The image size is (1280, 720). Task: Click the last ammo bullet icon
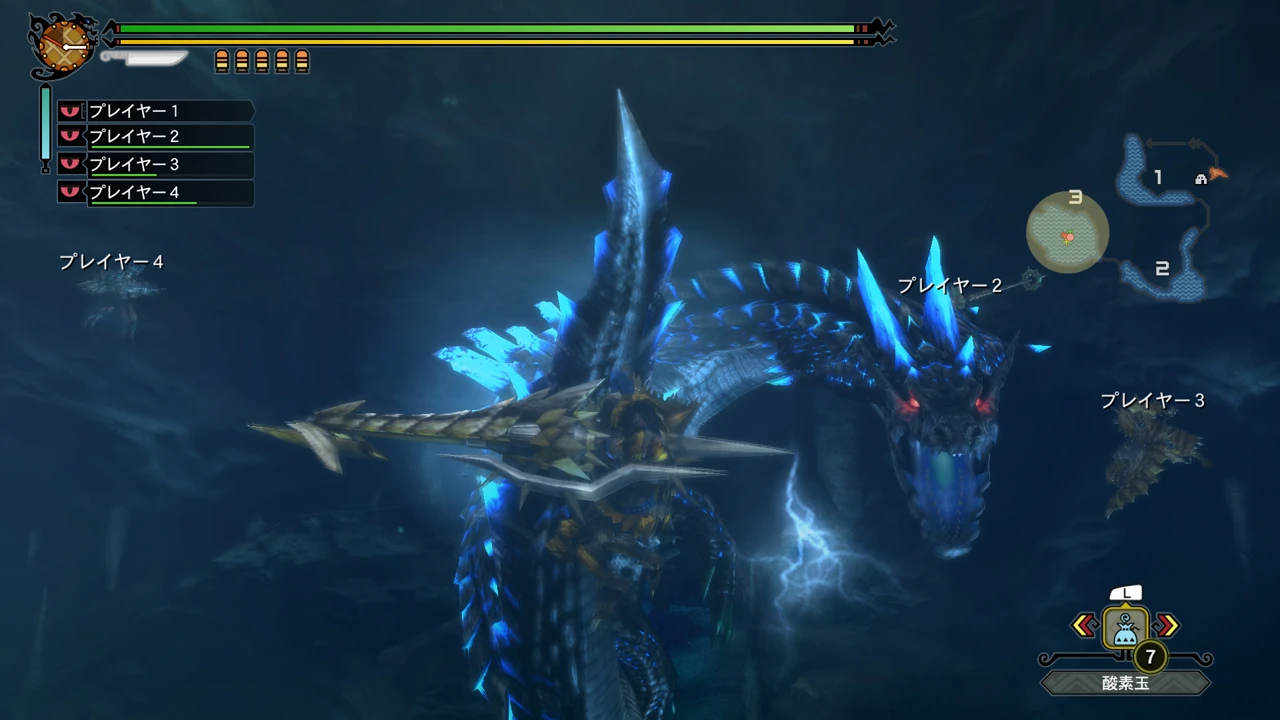tap(302, 59)
